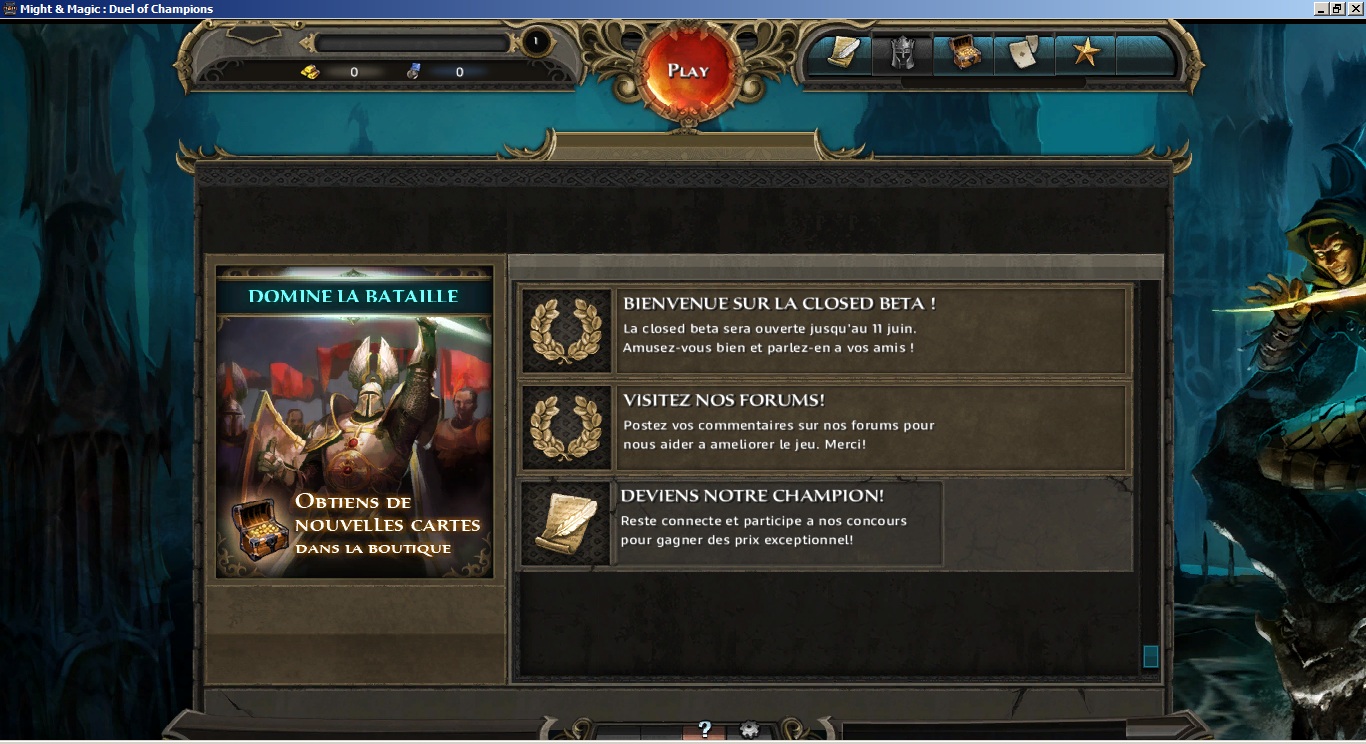Minimize the game window
Screen dimensions: 1366x744
coord(1321,9)
